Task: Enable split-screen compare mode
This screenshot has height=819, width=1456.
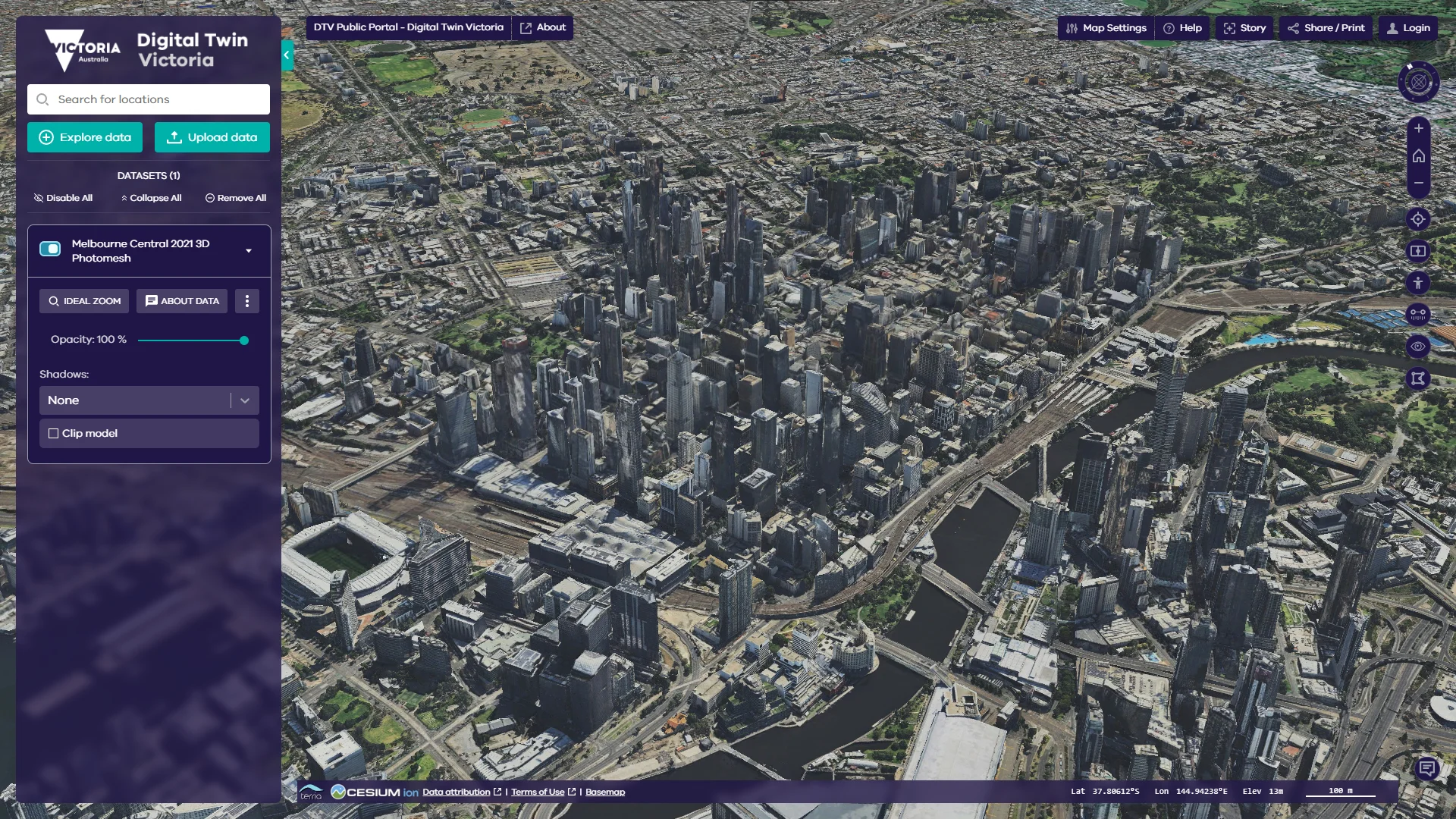Action: point(1418,251)
